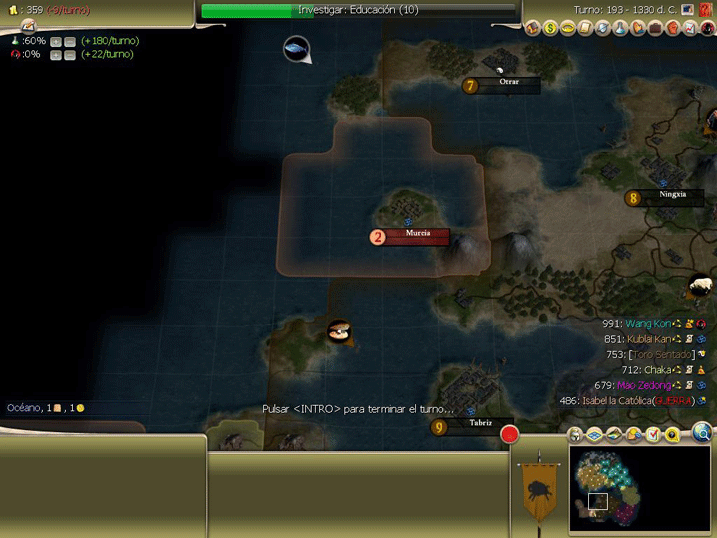This screenshot has width=717, height=538.
Task: Increase the science rate with plus
Action: point(55,41)
